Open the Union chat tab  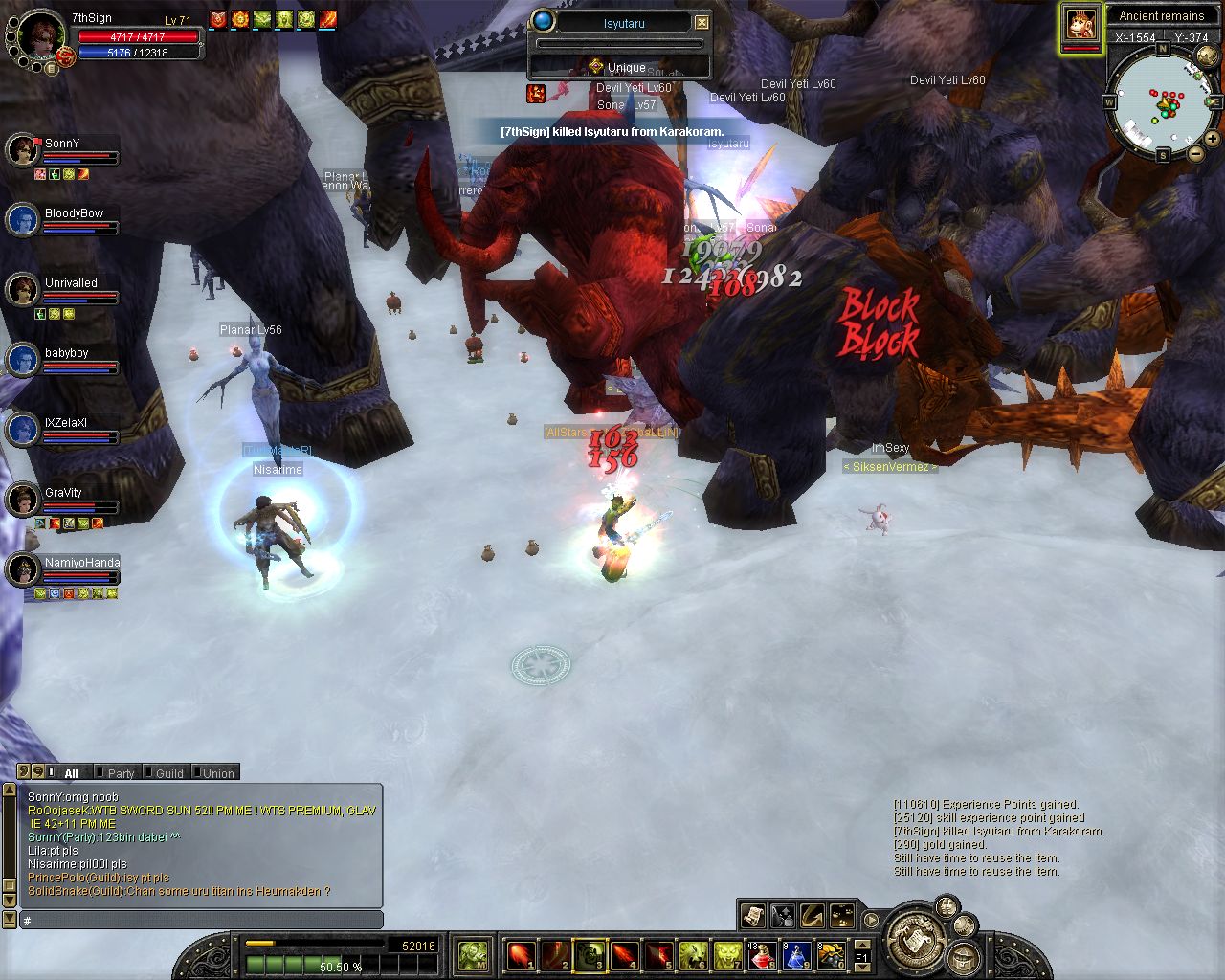point(217,773)
